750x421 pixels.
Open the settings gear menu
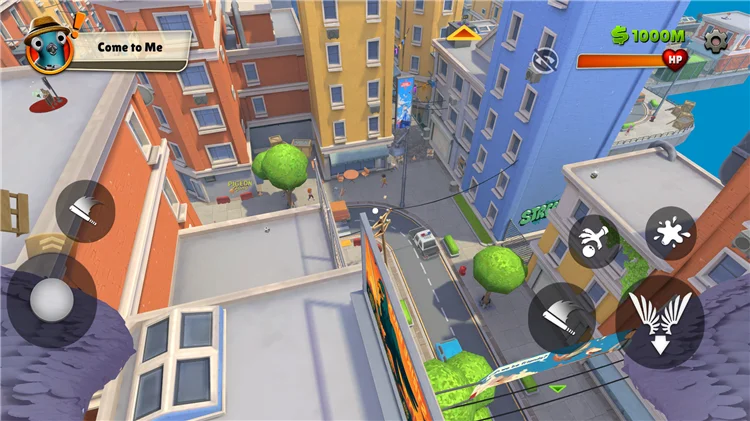coord(715,39)
